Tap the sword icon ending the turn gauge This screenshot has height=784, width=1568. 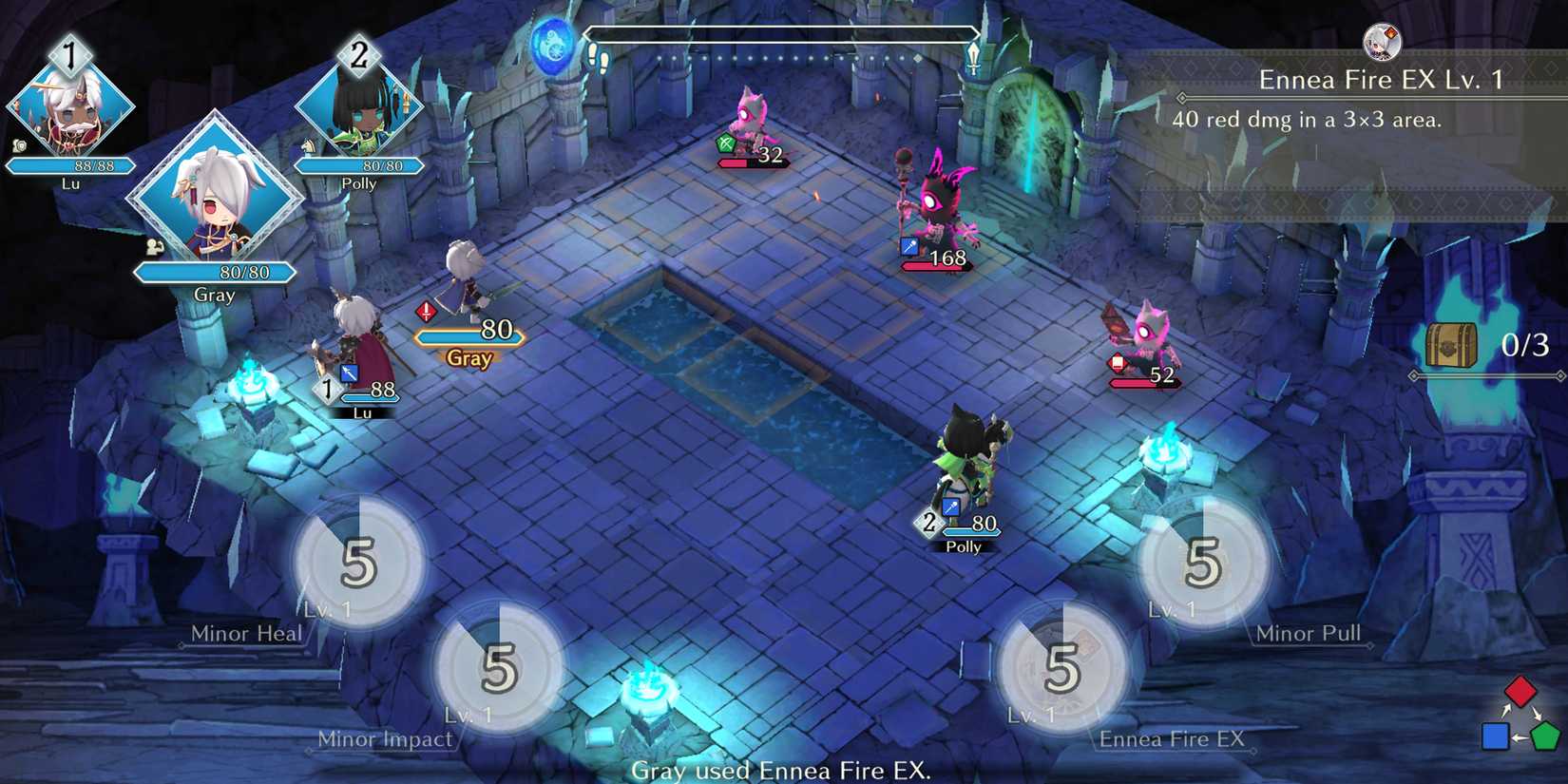(x=974, y=57)
